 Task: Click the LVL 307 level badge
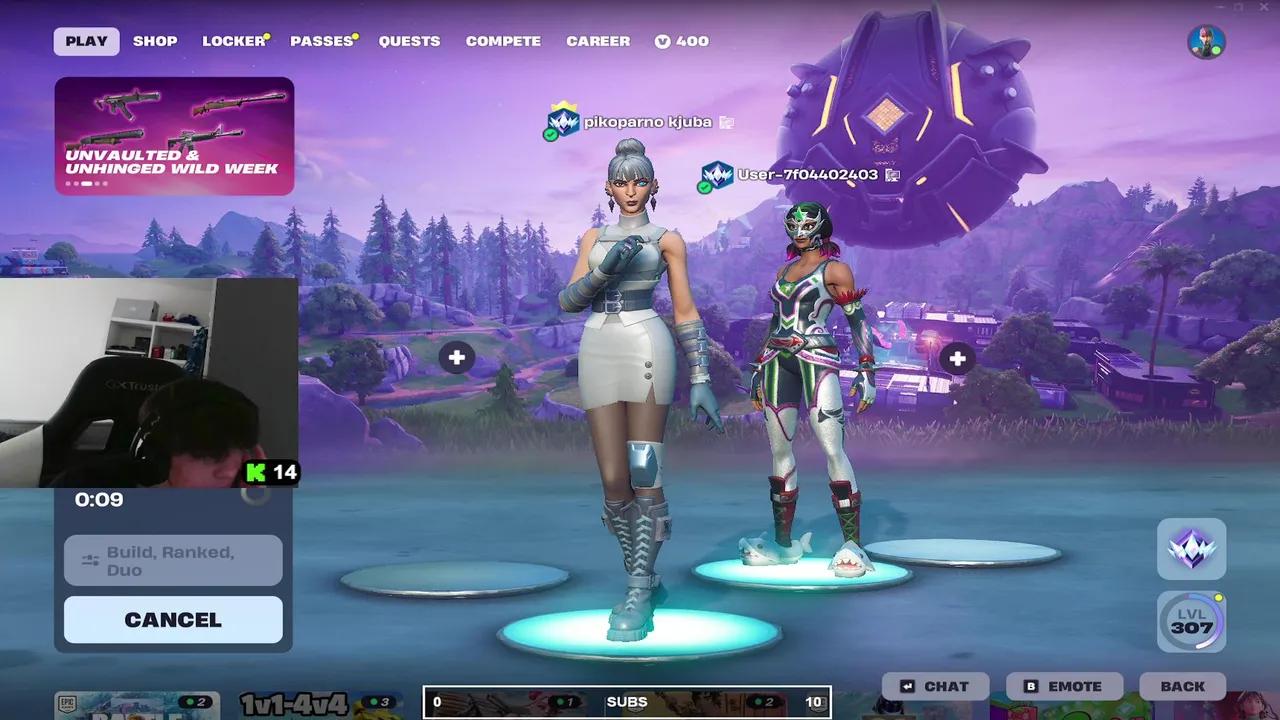1190,621
